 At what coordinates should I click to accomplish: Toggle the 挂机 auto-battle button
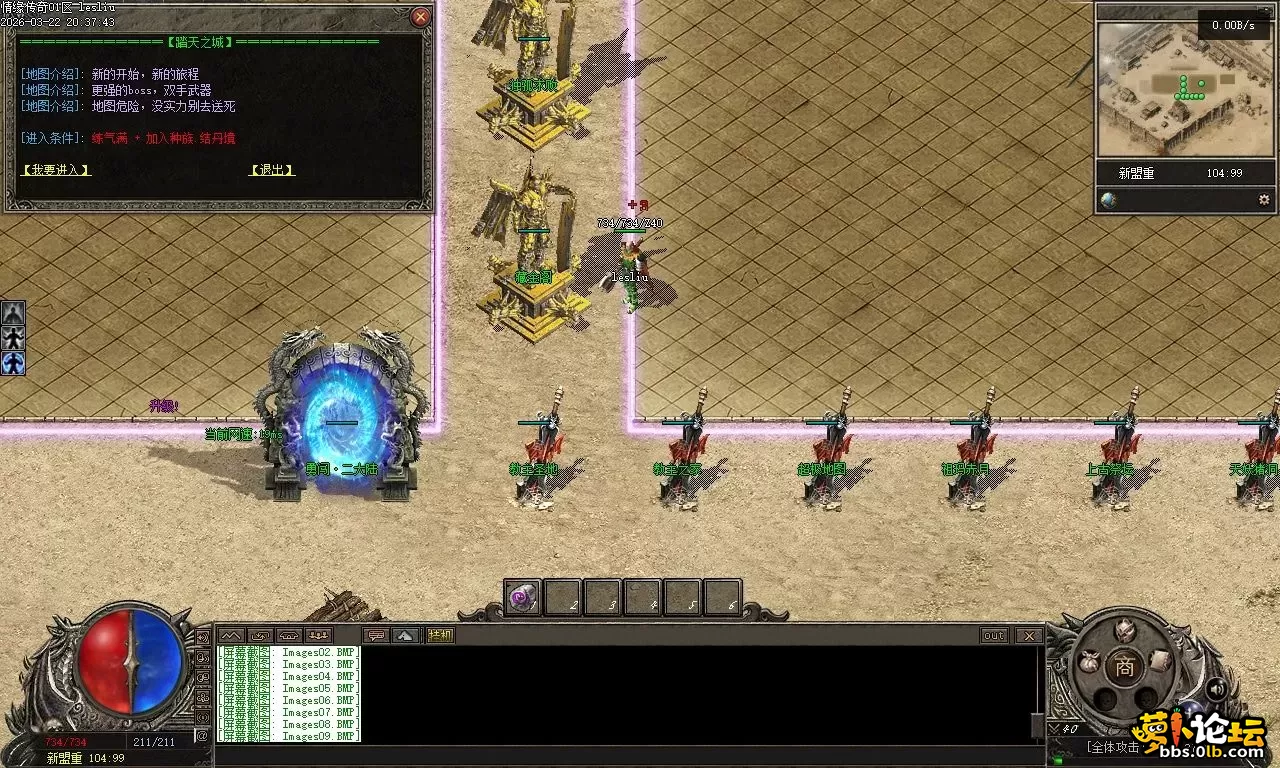[440, 635]
